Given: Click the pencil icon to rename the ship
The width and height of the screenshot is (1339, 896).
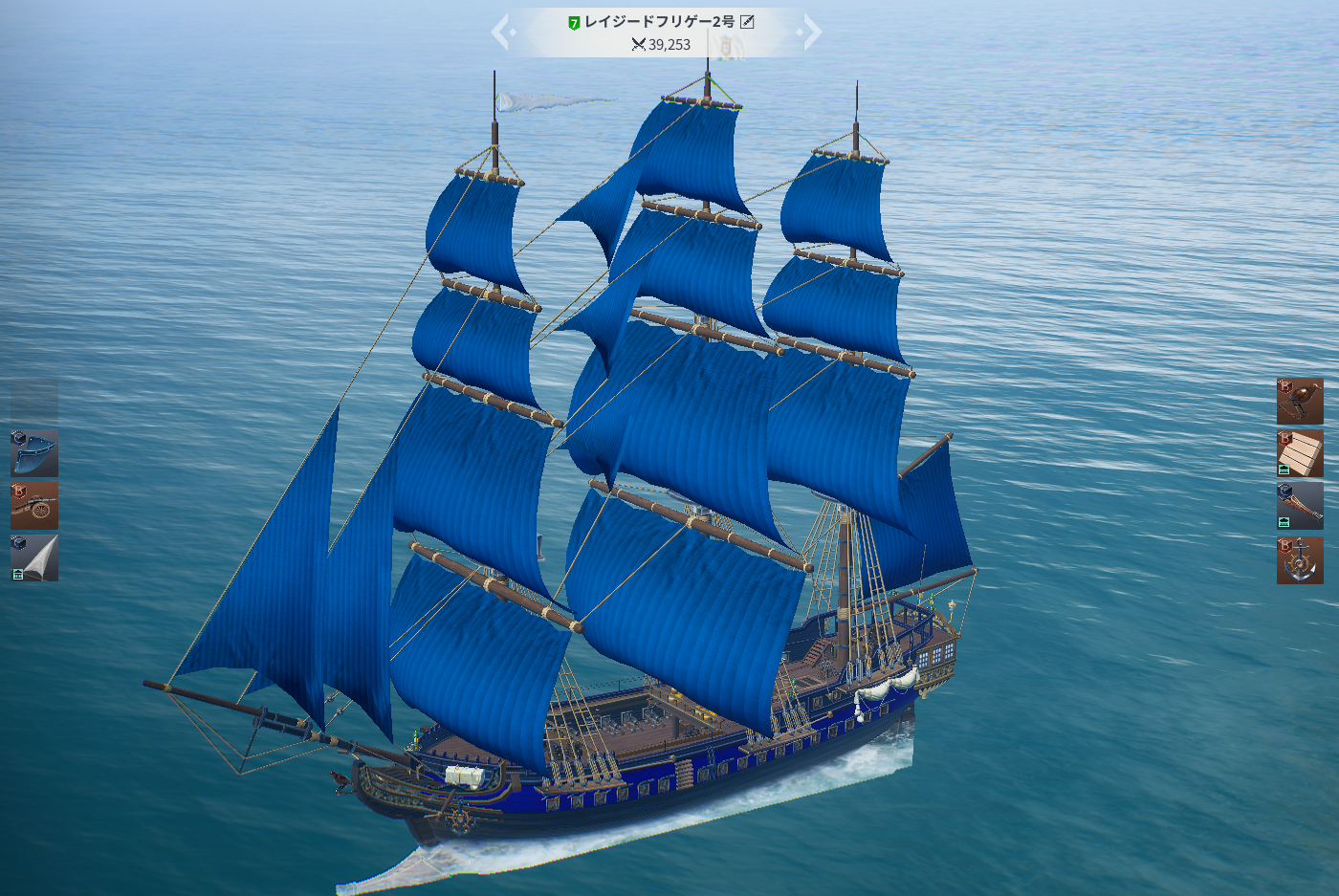Looking at the screenshot, I should click(x=748, y=22).
